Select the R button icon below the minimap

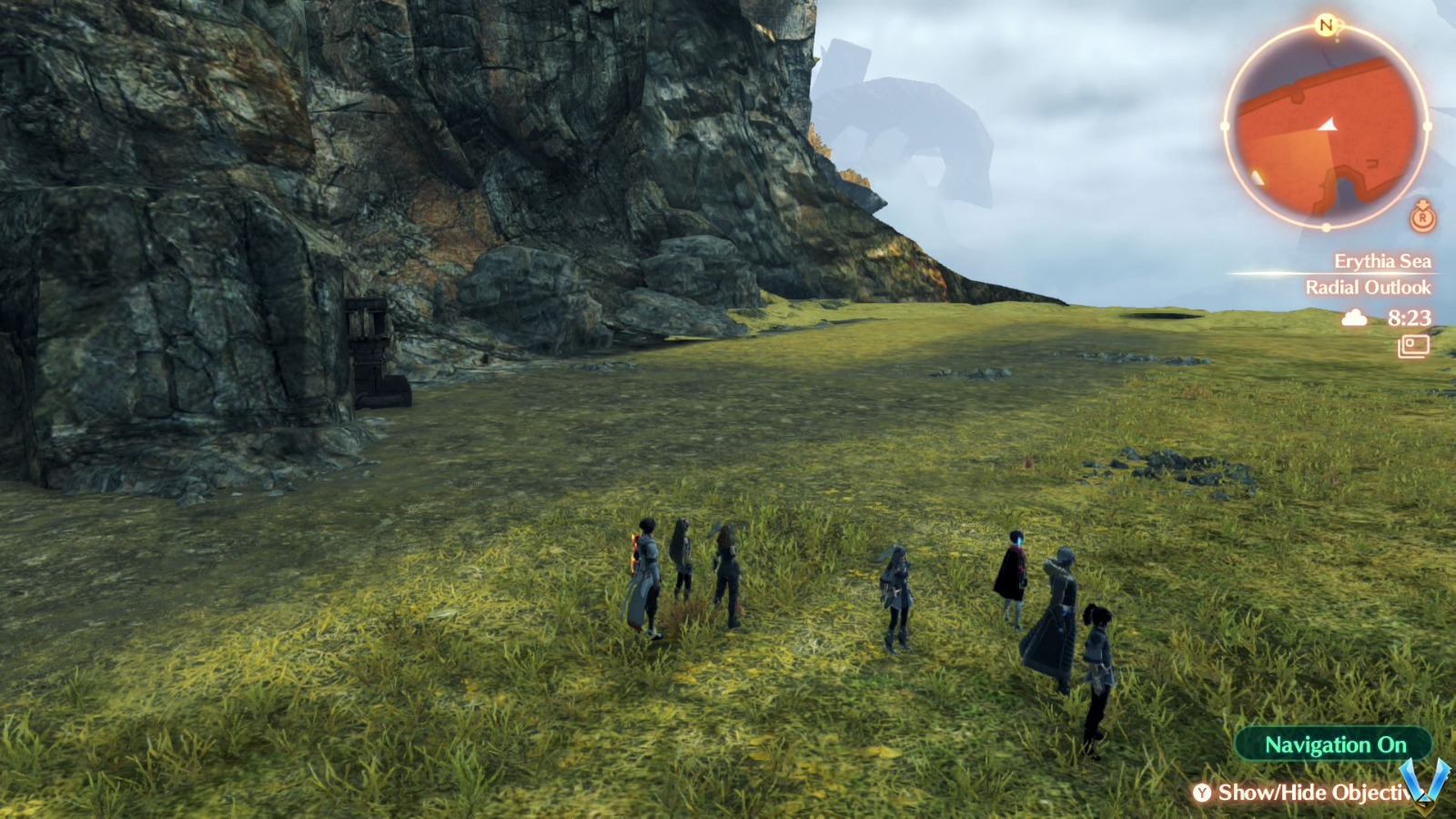tap(1421, 219)
